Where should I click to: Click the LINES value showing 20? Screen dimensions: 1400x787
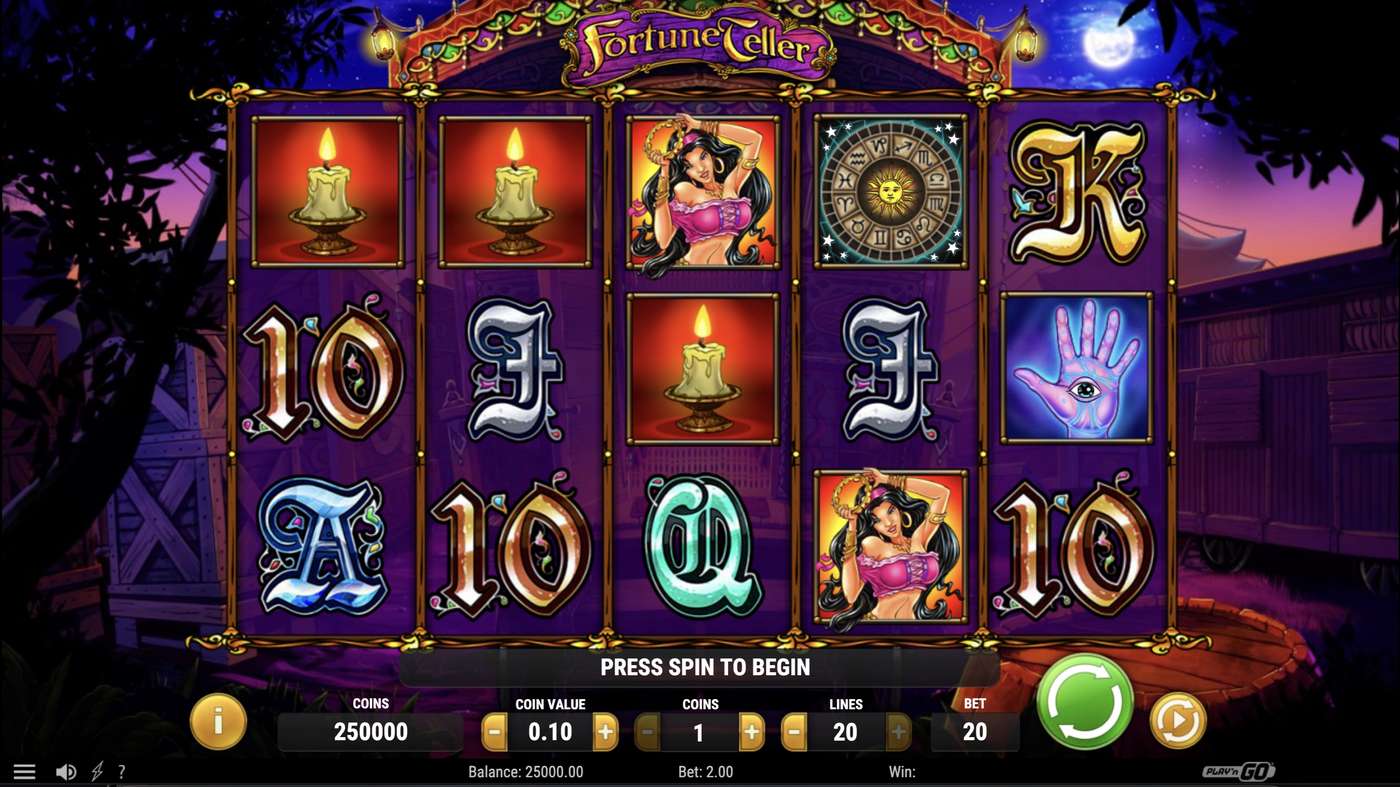coord(845,732)
